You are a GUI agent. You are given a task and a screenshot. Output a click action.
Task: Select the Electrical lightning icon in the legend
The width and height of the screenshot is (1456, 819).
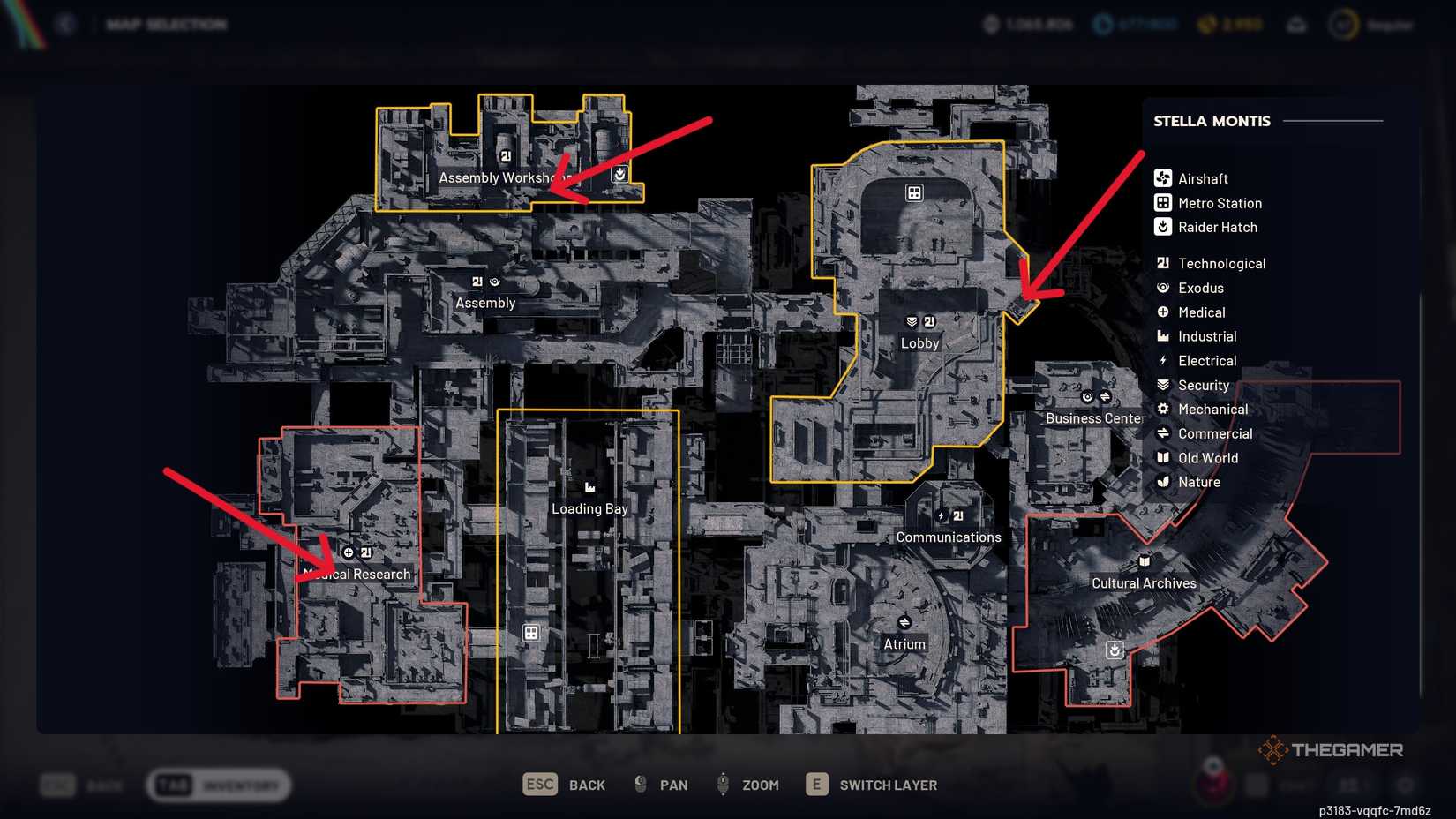pos(1163,360)
